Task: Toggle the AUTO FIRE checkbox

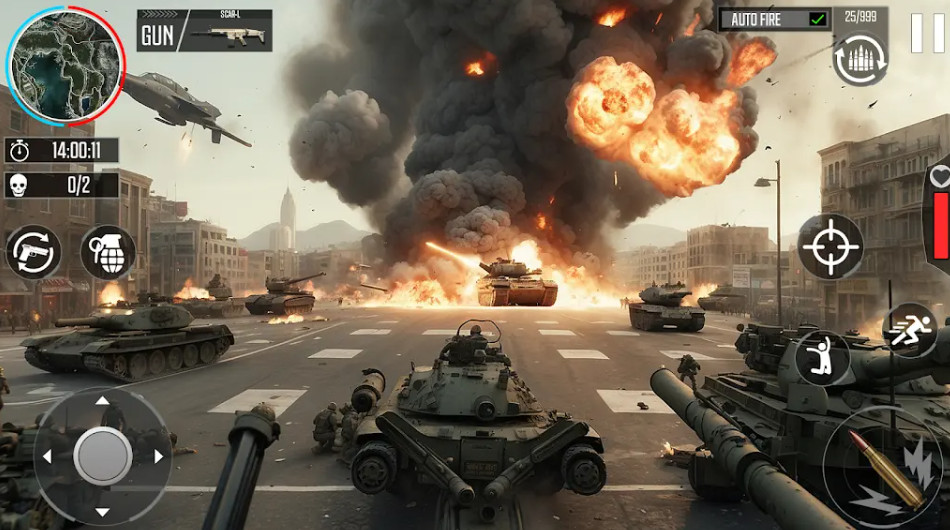Action: tap(818, 19)
